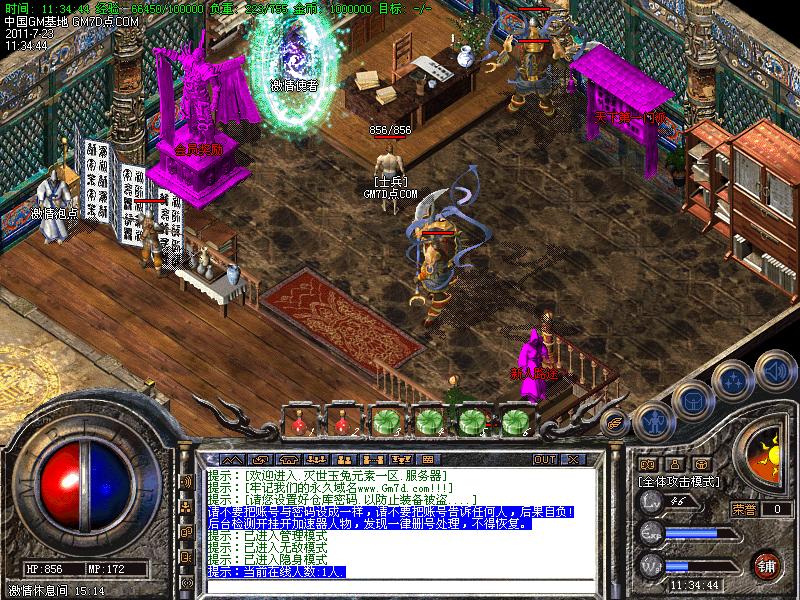Use the second red potion belt slot

click(x=342, y=420)
